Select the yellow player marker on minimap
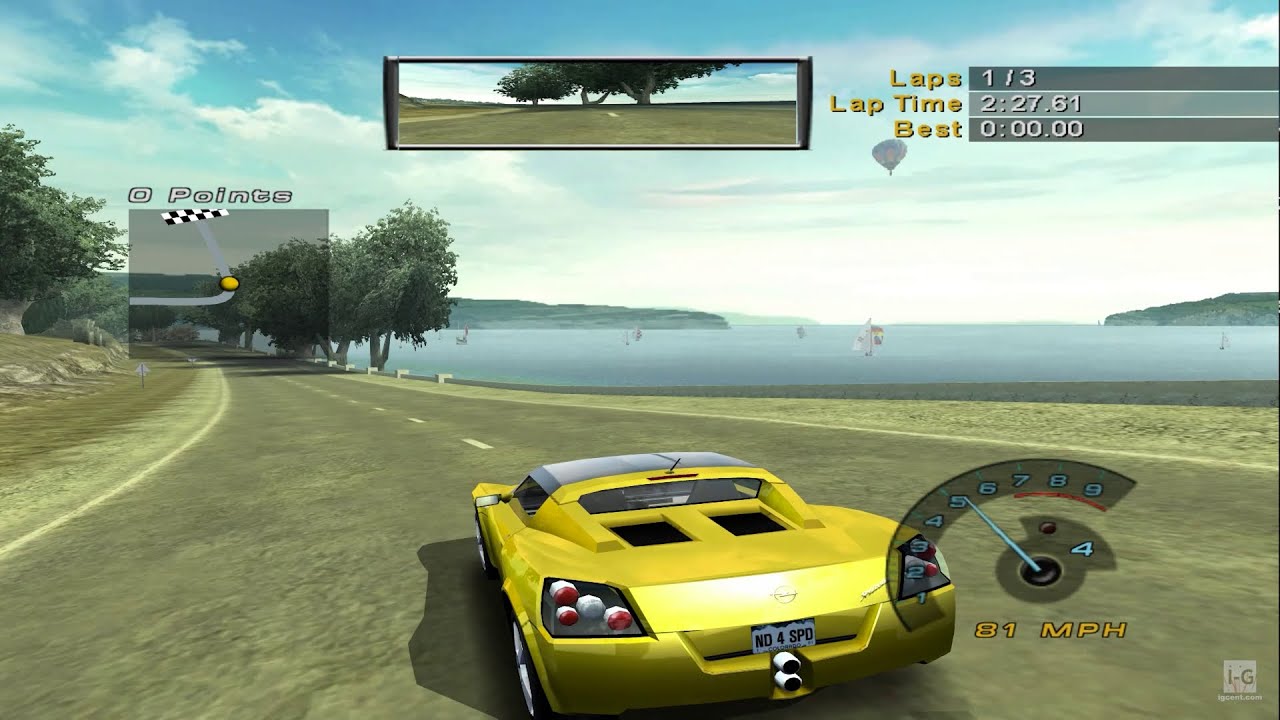This screenshot has width=1280, height=720. 229,284
